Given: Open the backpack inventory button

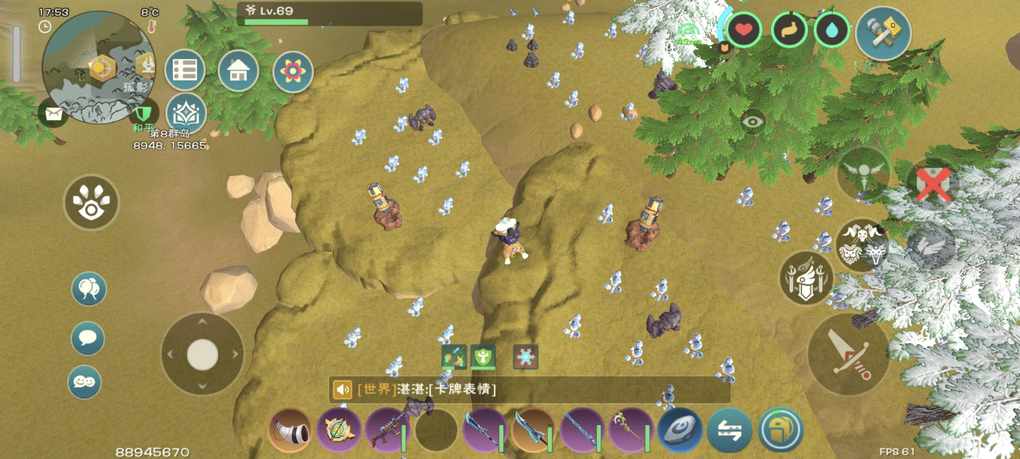Looking at the screenshot, I should [780, 431].
